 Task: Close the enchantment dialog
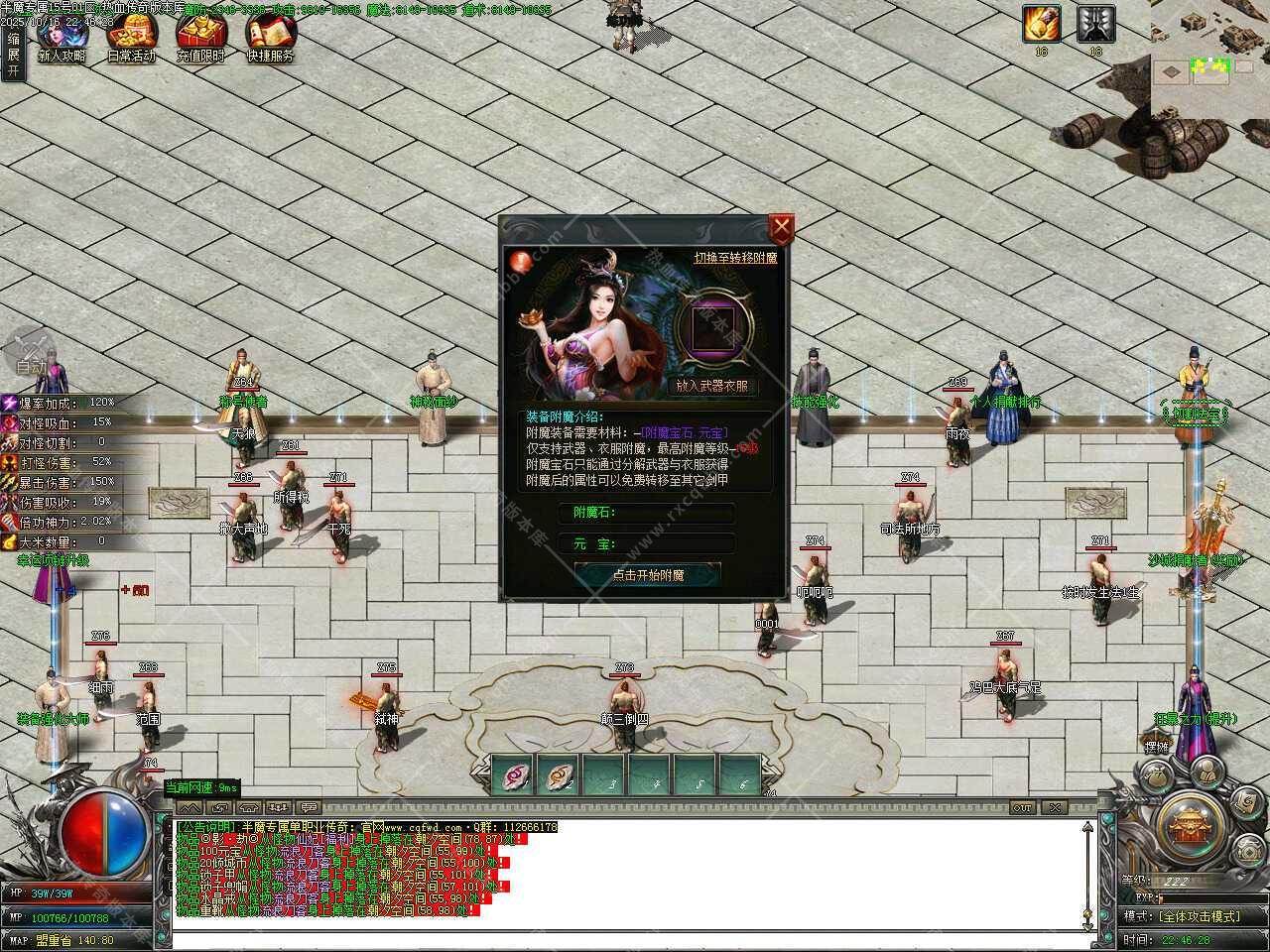[782, 229]
